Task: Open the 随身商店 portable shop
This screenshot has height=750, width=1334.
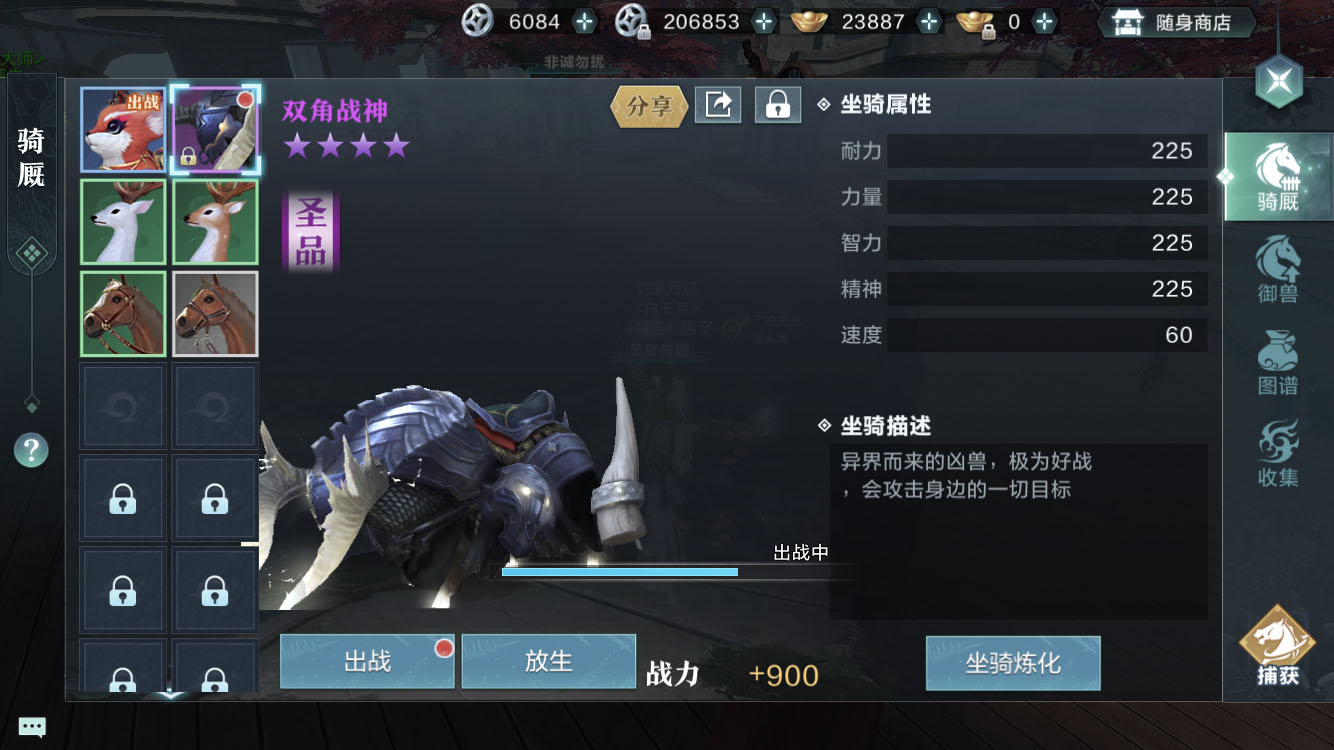Action: 1176,21
